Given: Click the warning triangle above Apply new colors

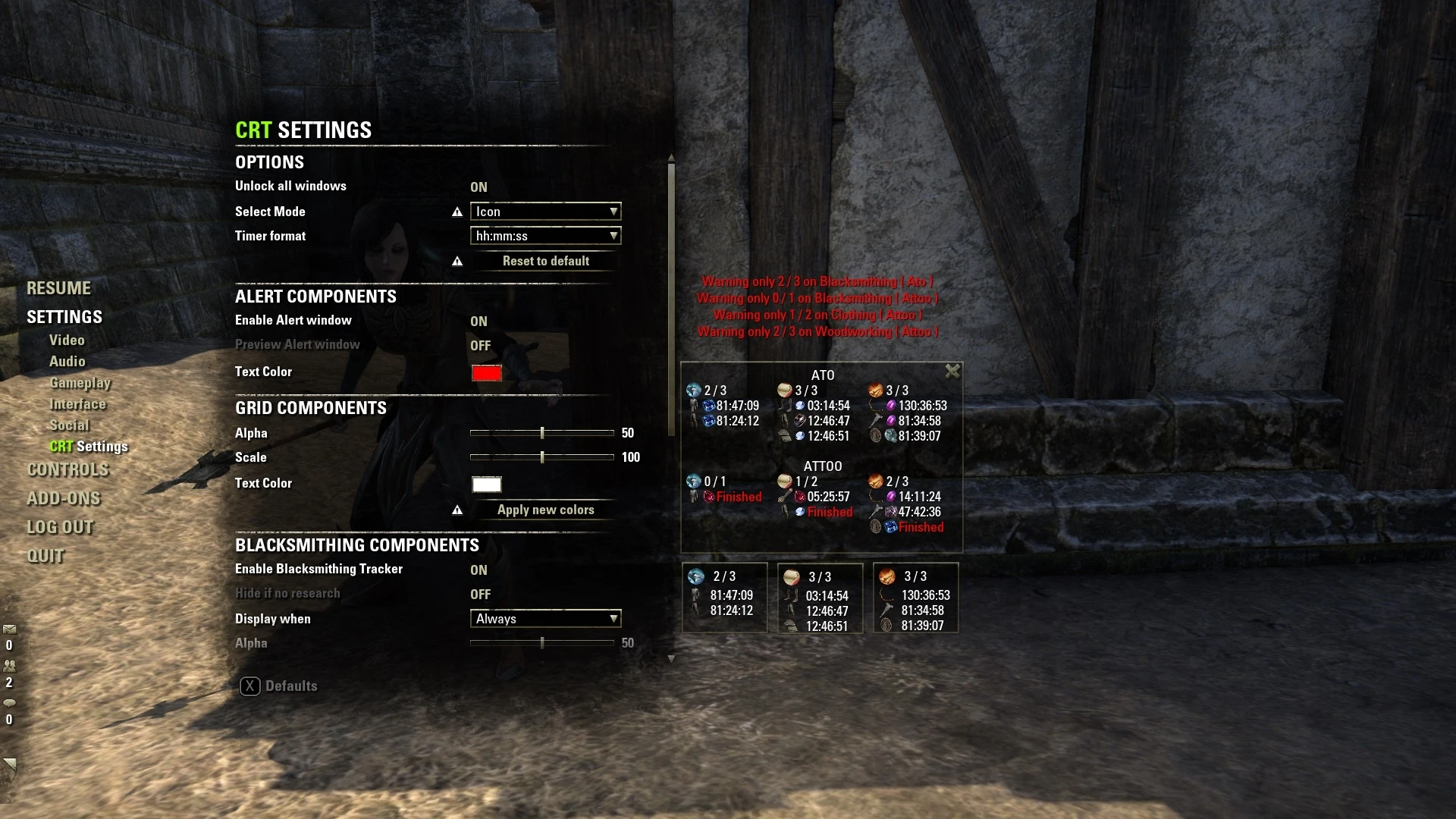Looking at the screenshot, I should [x=457, y=510].
